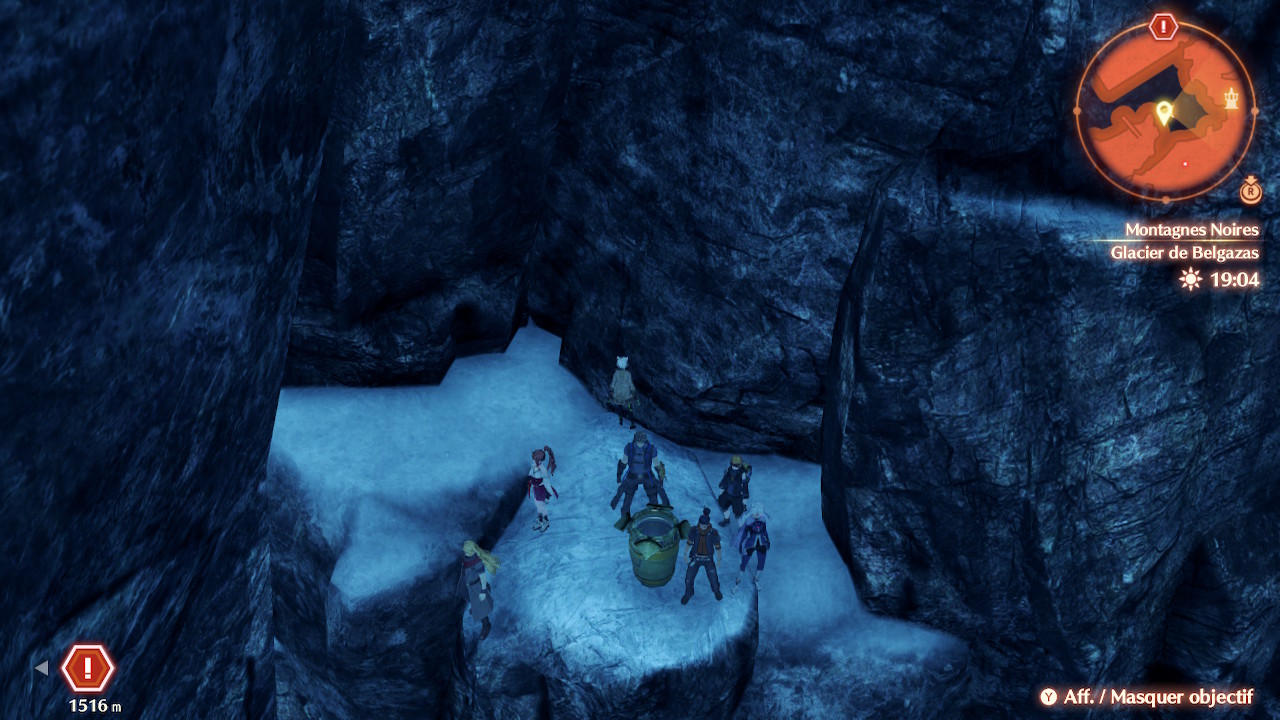This screenshot has height=720, width=1280.
Task: Select the white landmark icon on the minimap
Action: click(x=1231, y=97)
